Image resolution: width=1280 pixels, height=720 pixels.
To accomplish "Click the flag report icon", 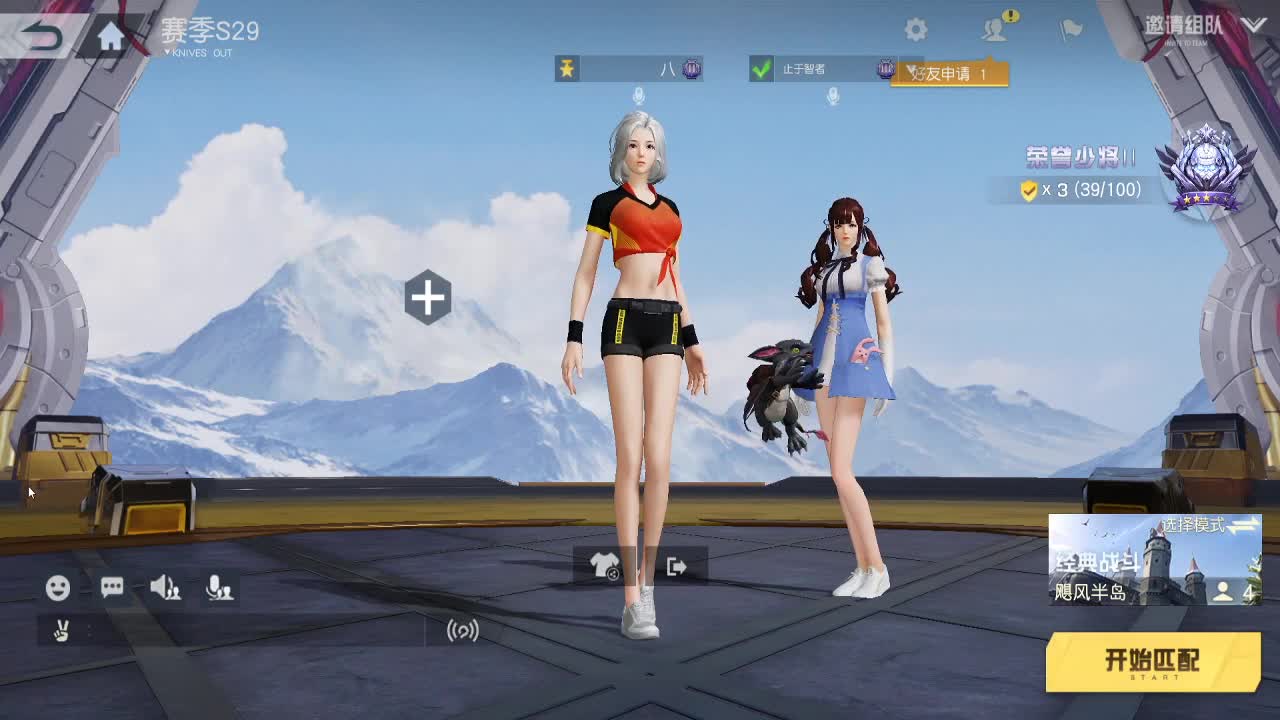I will click(1069, 29).
